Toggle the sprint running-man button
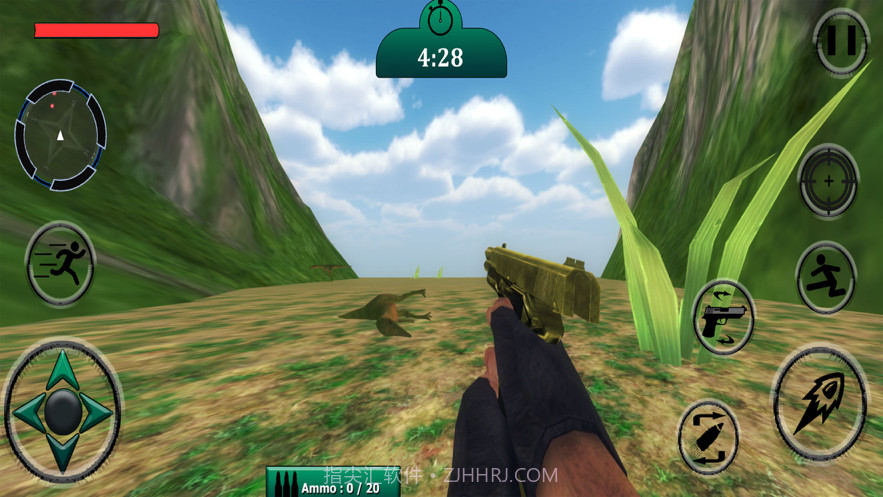 (x=60, y=264)
